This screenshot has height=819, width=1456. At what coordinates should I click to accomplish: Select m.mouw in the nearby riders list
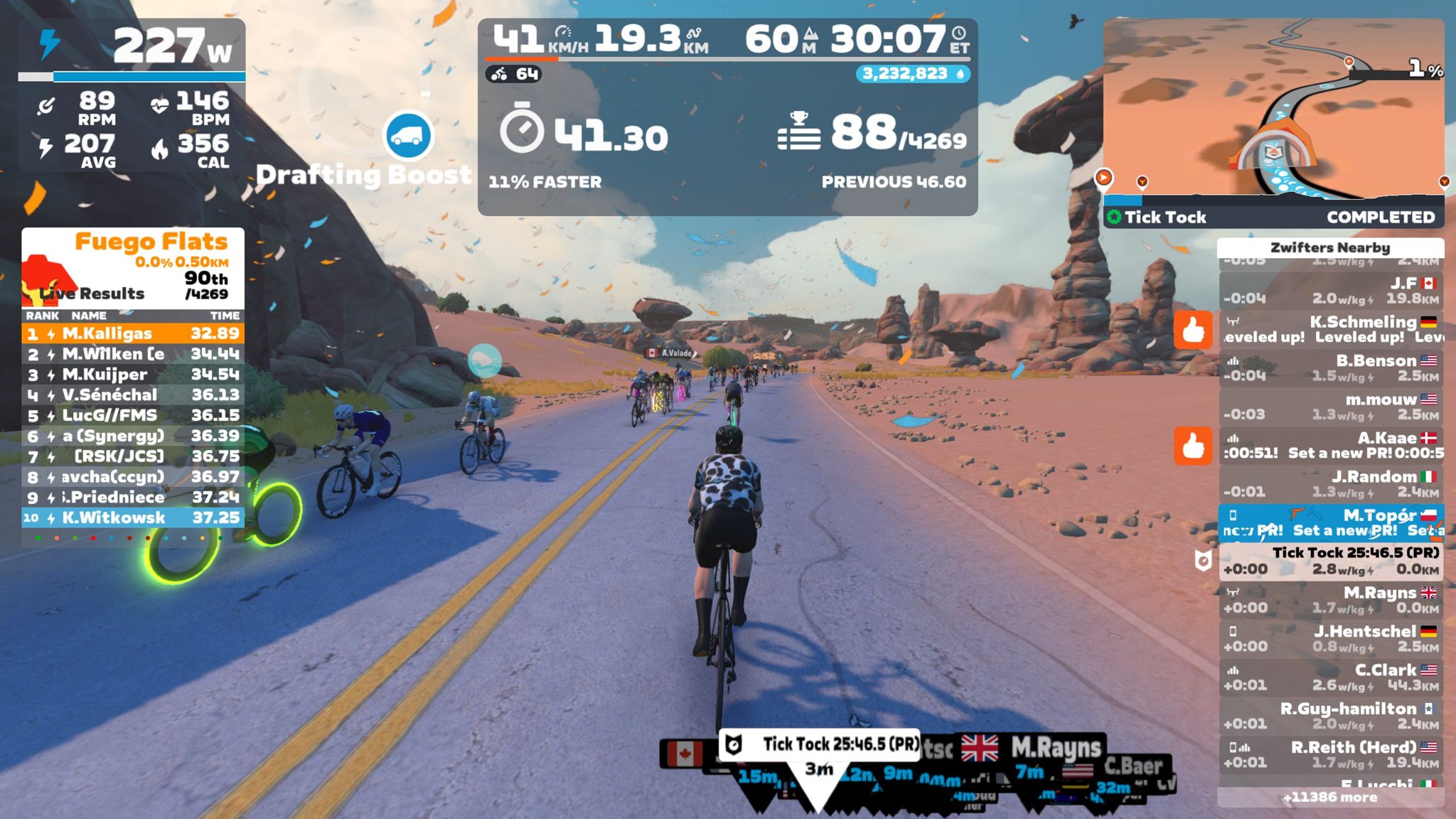[1331, 407]
